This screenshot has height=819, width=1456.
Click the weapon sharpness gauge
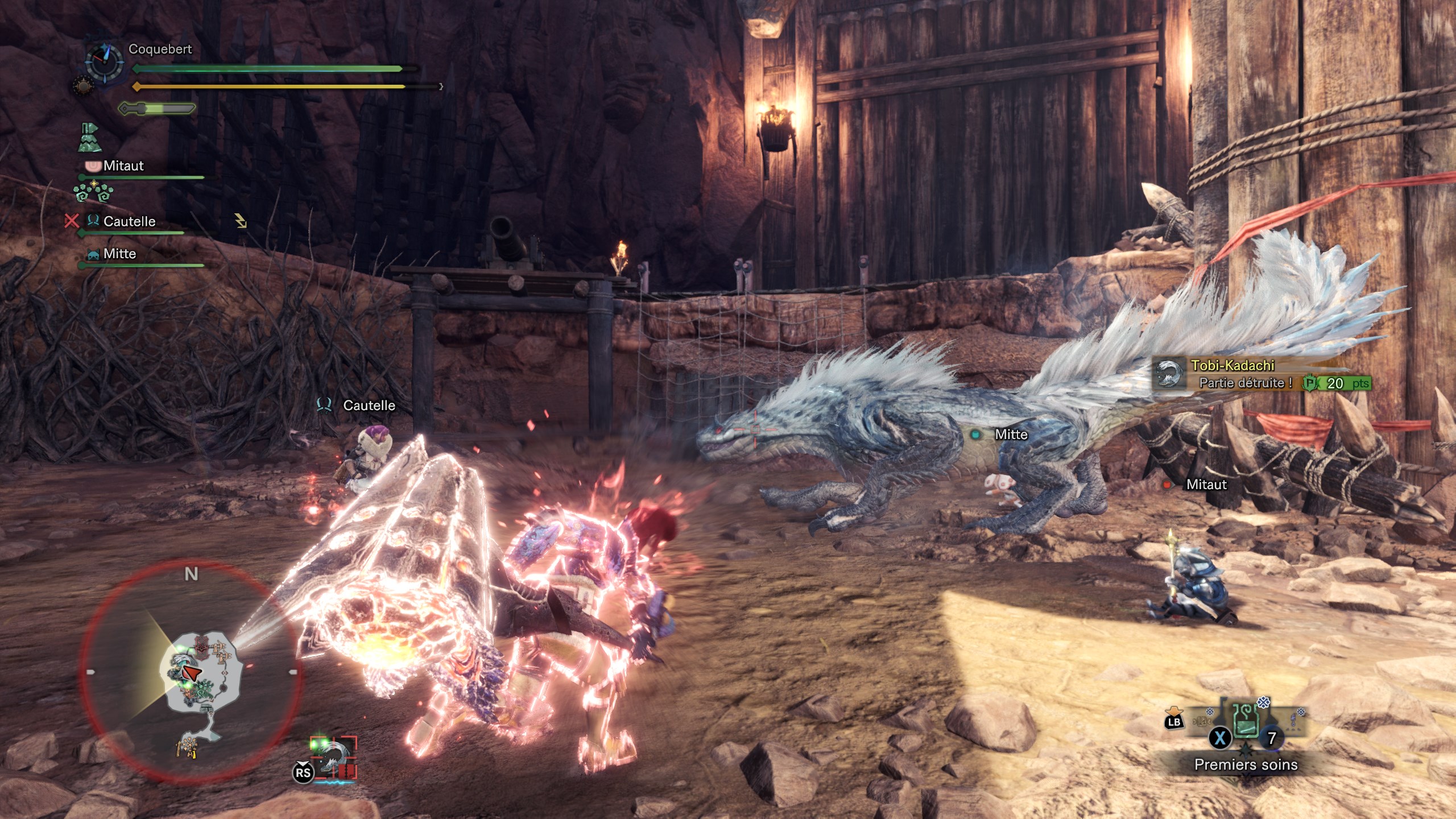click(x=157, y=108)
